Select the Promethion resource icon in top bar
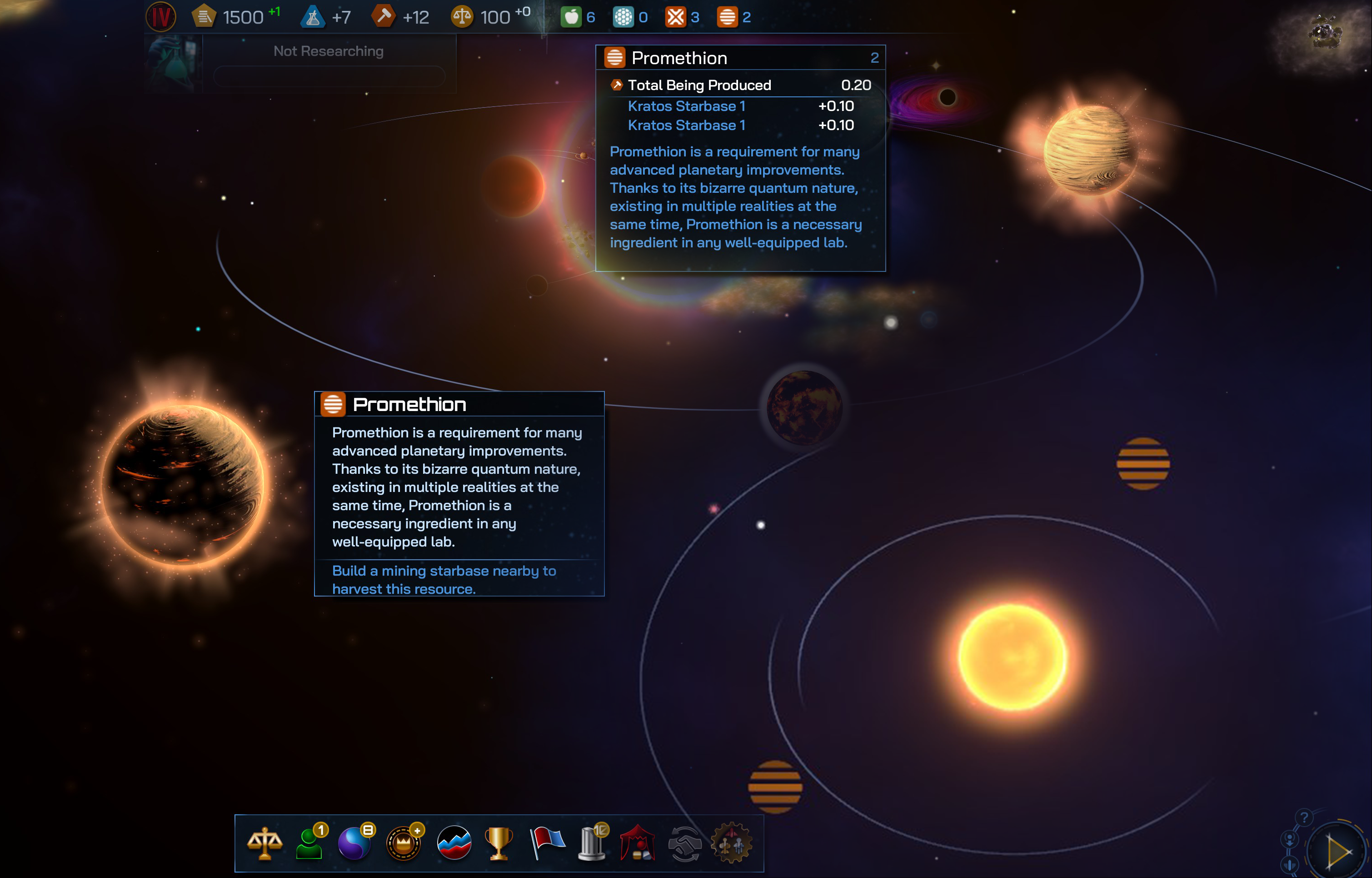 (727, 17)
